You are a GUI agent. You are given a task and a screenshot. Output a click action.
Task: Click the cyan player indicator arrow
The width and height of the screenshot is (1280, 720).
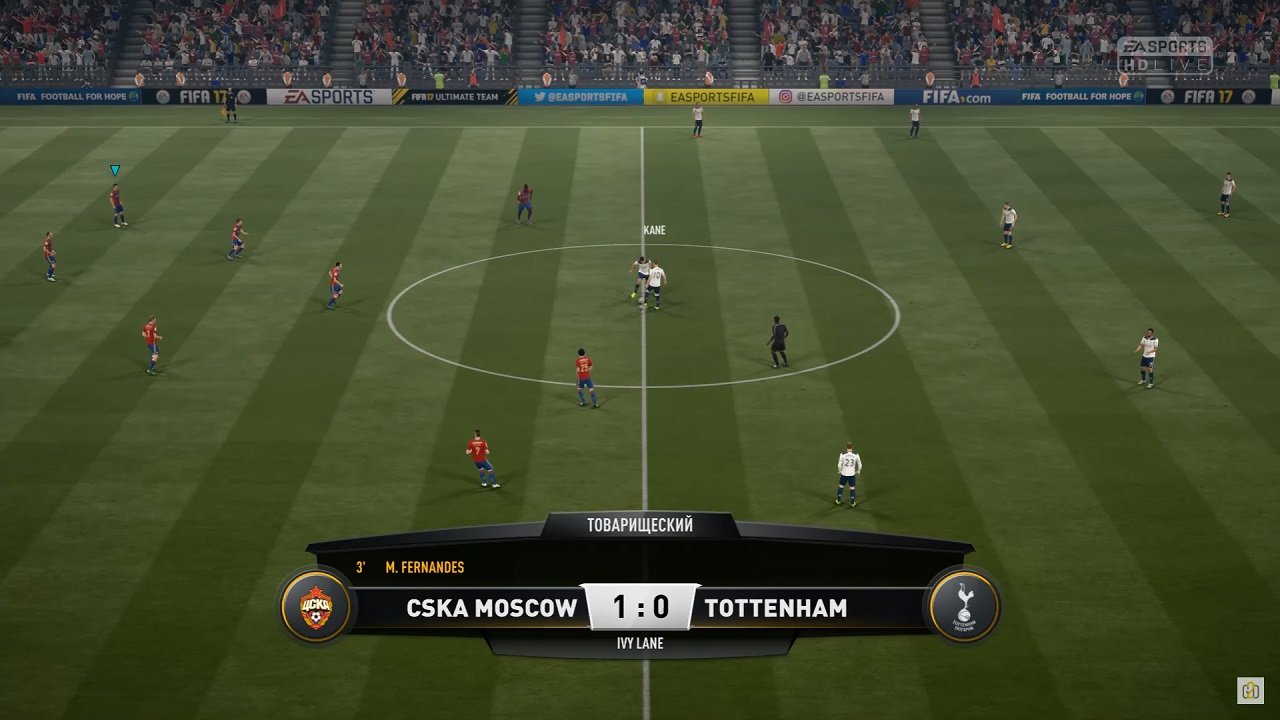(x=114, y=168)
